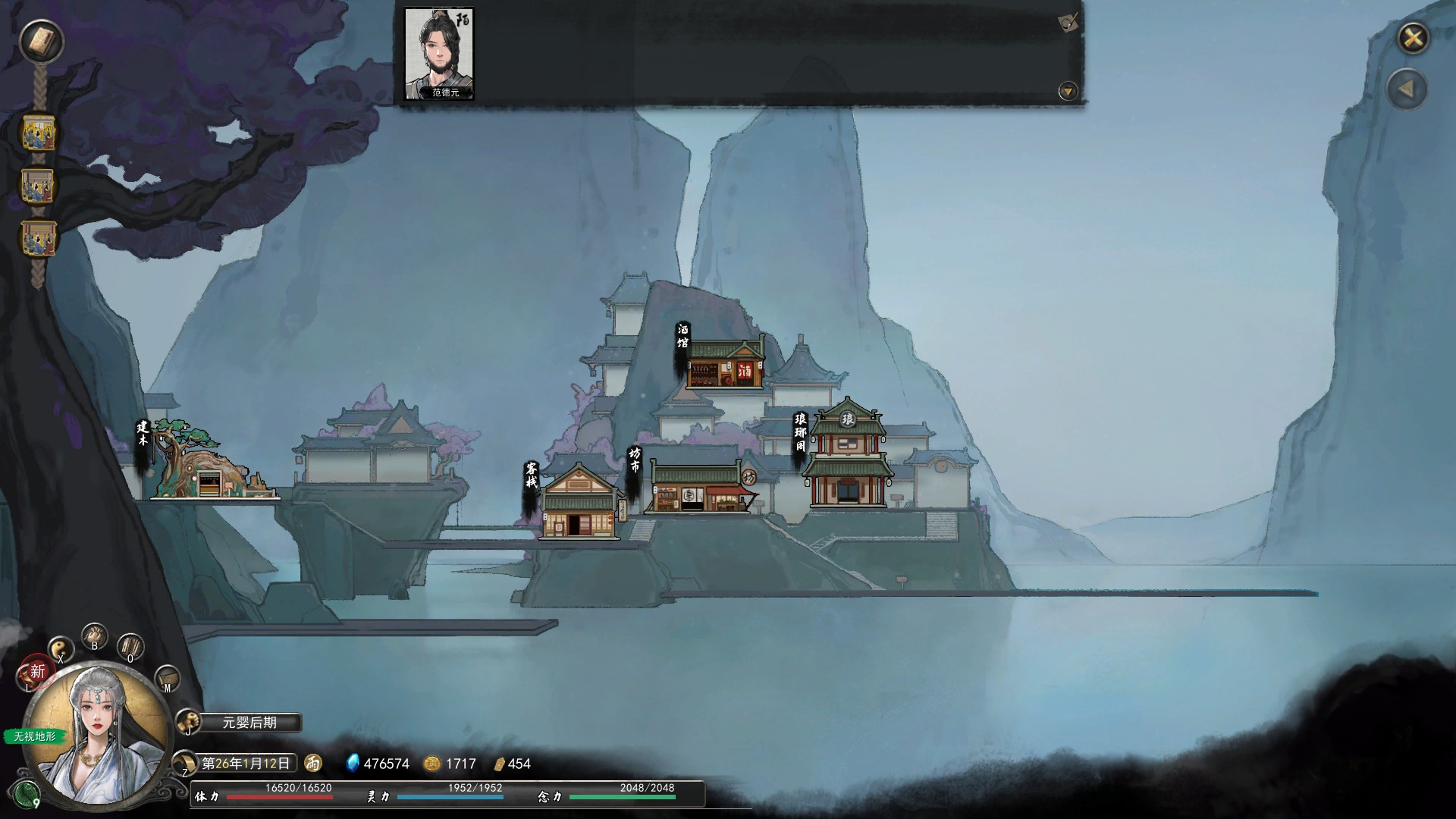1456x819 pixels.
Task: Open the bag inventory pouch icon
Action: point(95,636)
